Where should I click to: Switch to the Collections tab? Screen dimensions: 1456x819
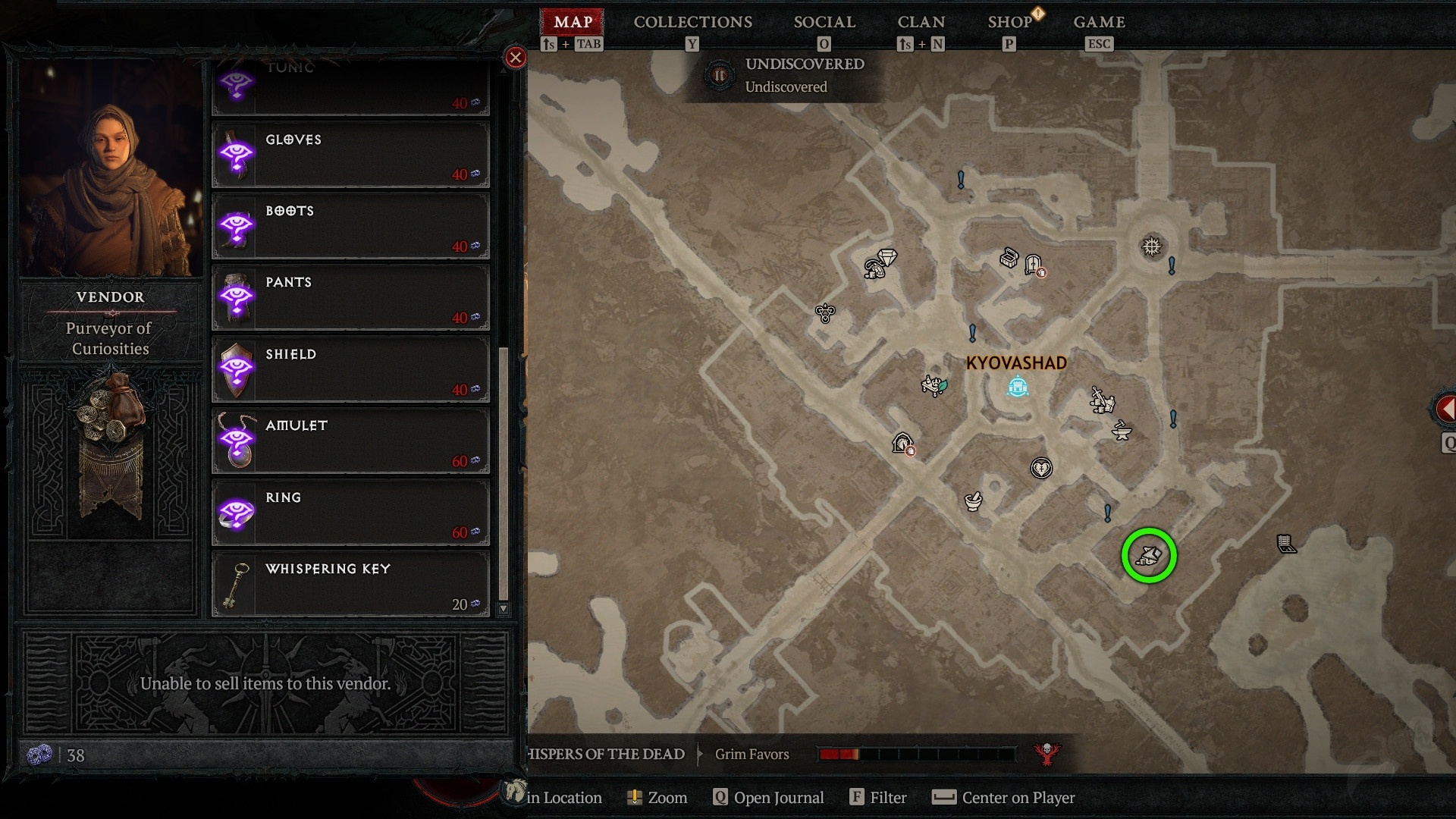[x=692, y=23]
